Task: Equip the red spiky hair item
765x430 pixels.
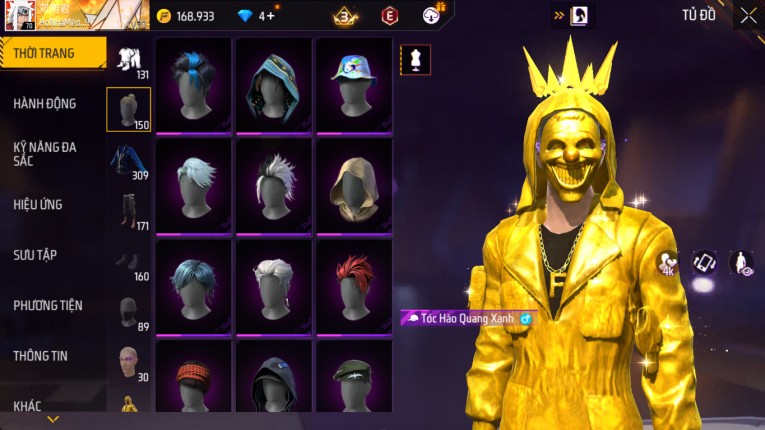Action: [354, 285]
